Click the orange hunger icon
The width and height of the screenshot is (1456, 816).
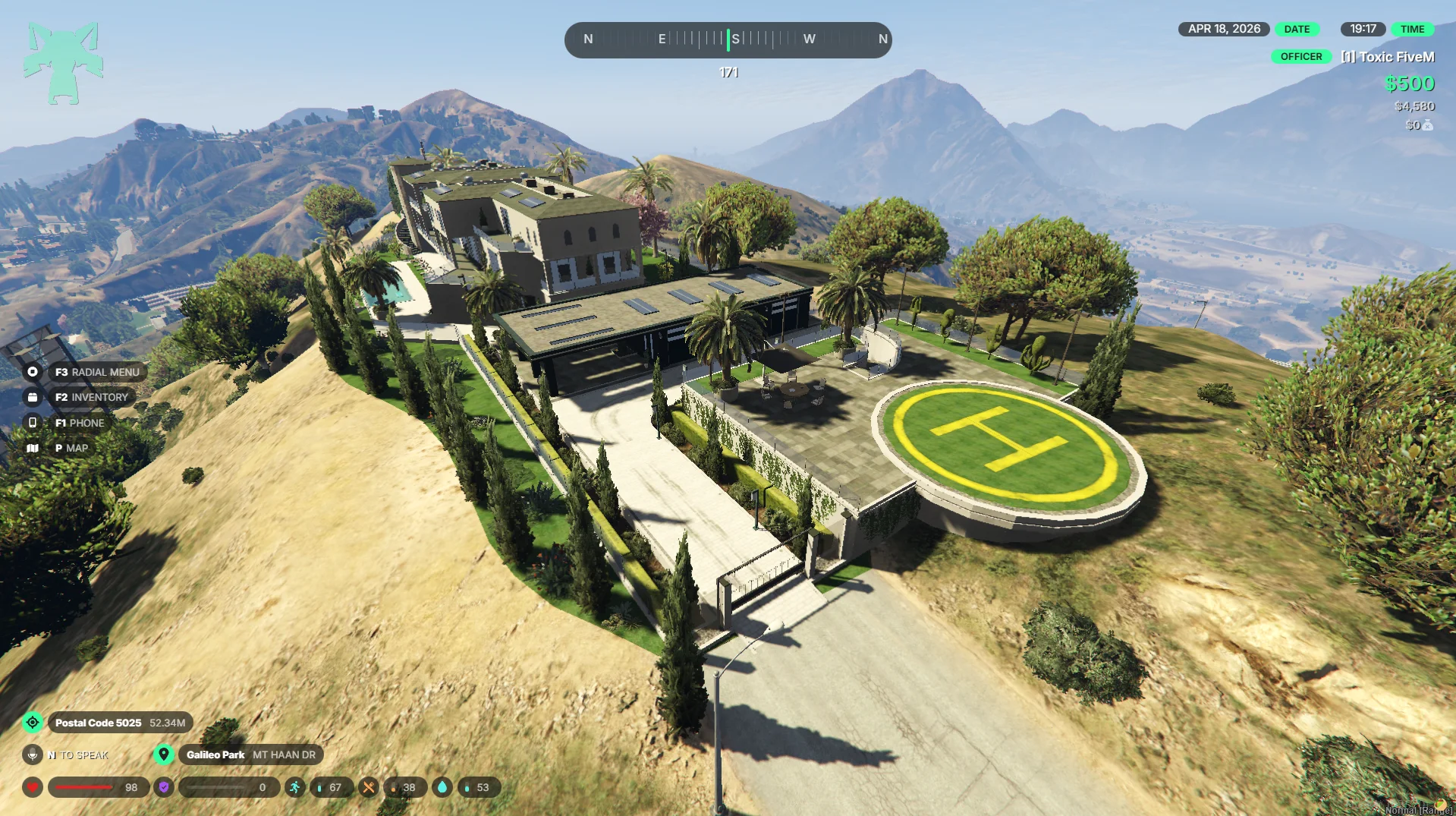pyautogui.click(x=368, y=787)
